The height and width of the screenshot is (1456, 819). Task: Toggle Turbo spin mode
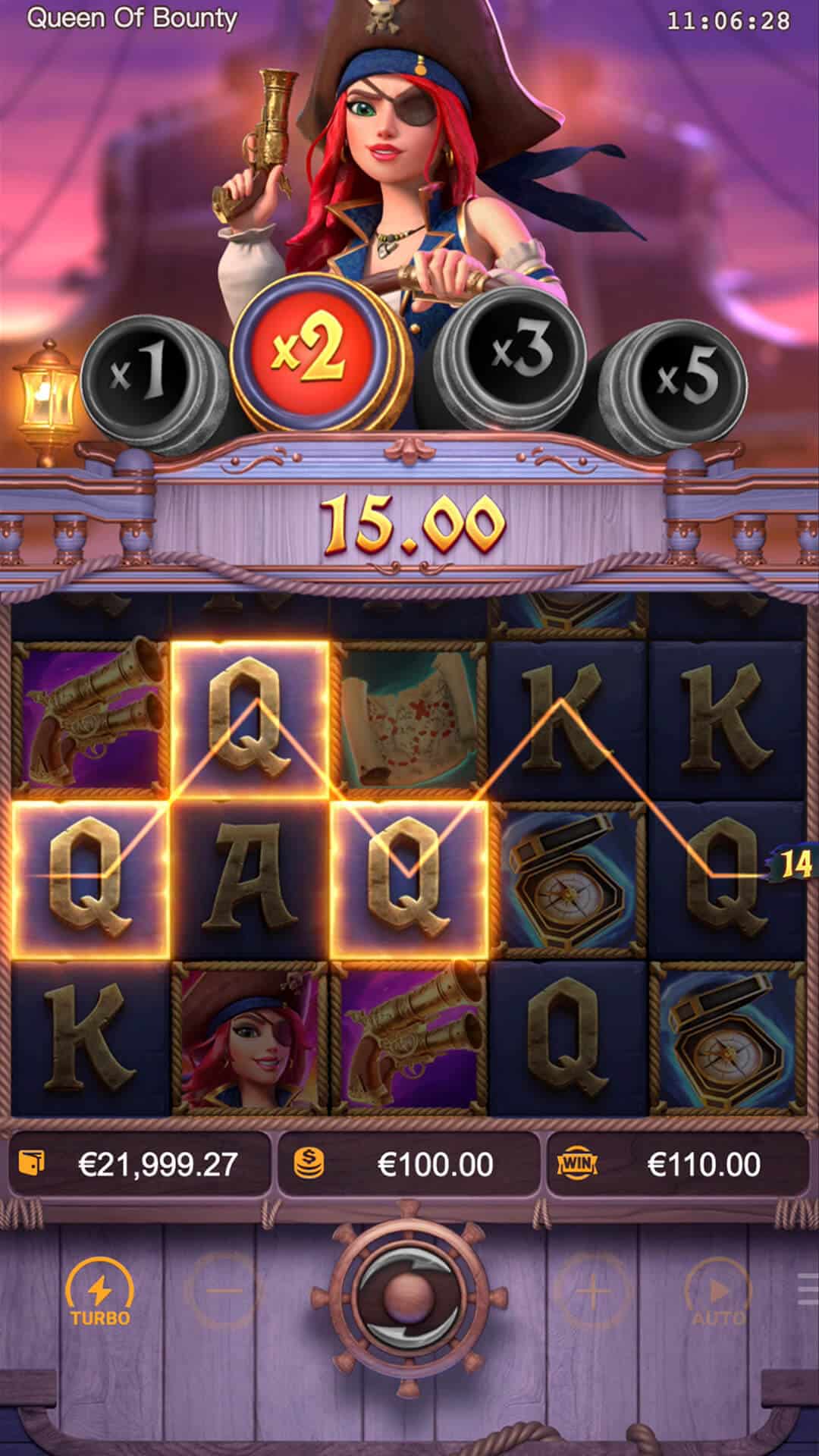[100, 1293]
